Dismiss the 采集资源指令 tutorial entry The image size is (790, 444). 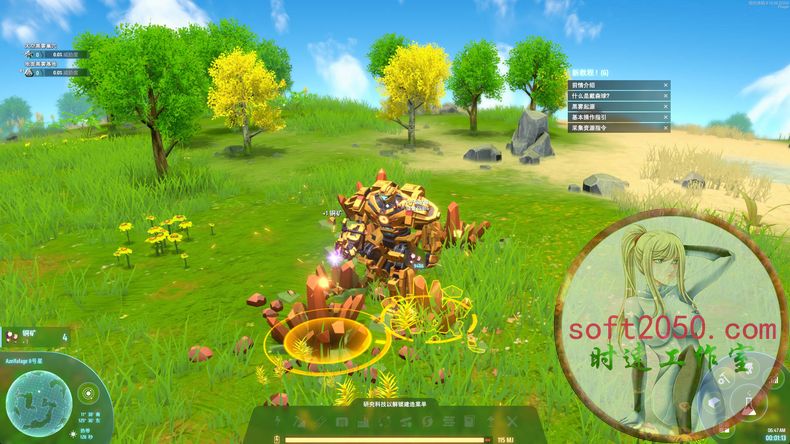coord(665,128)
